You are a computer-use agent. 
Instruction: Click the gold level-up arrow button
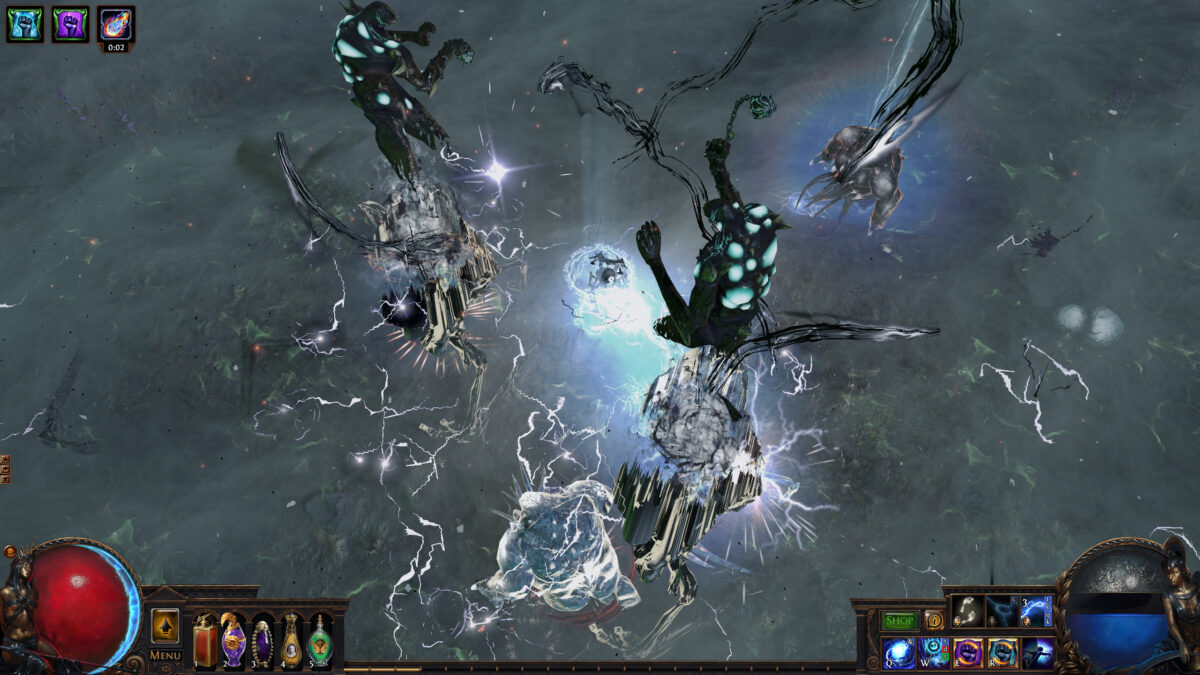165,626
